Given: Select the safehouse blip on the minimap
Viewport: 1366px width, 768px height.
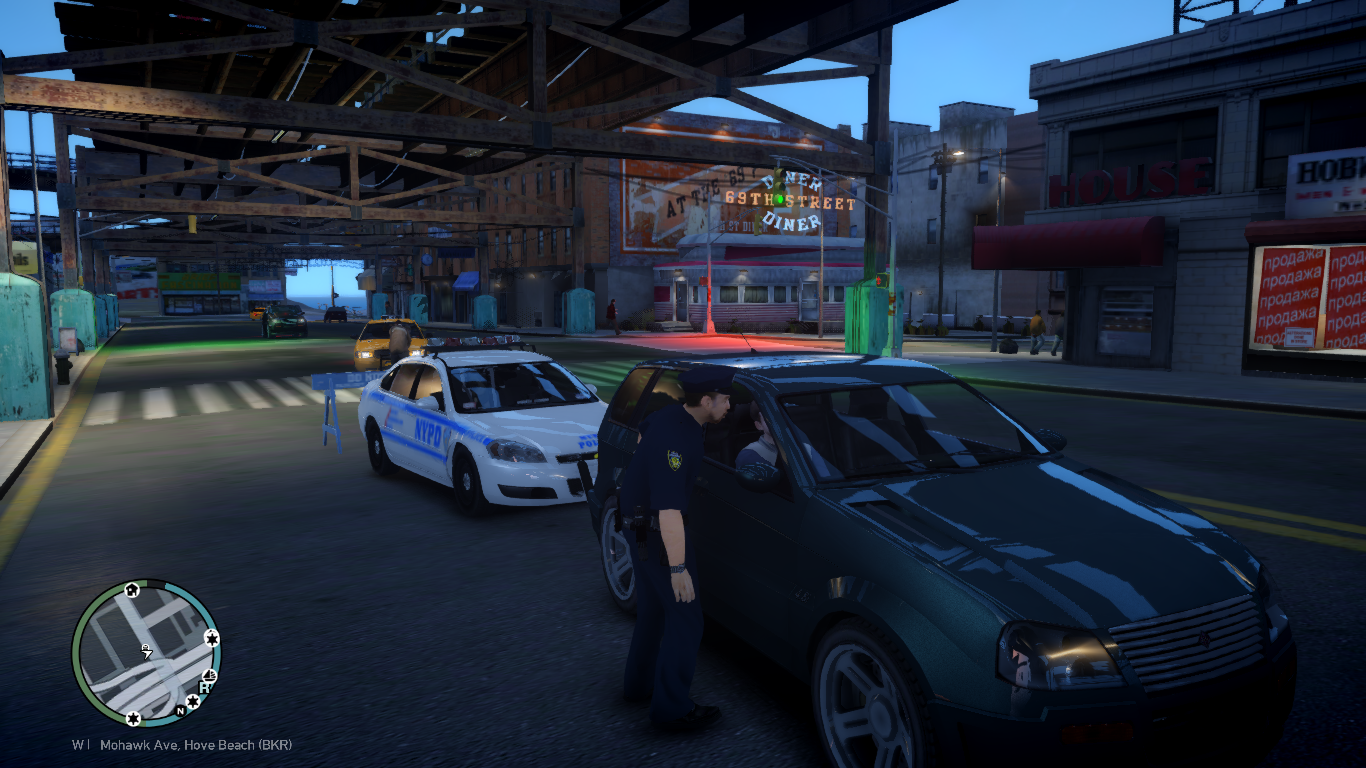Looking at the screenshot, I should pyautogui.click(x=131, y=591).
